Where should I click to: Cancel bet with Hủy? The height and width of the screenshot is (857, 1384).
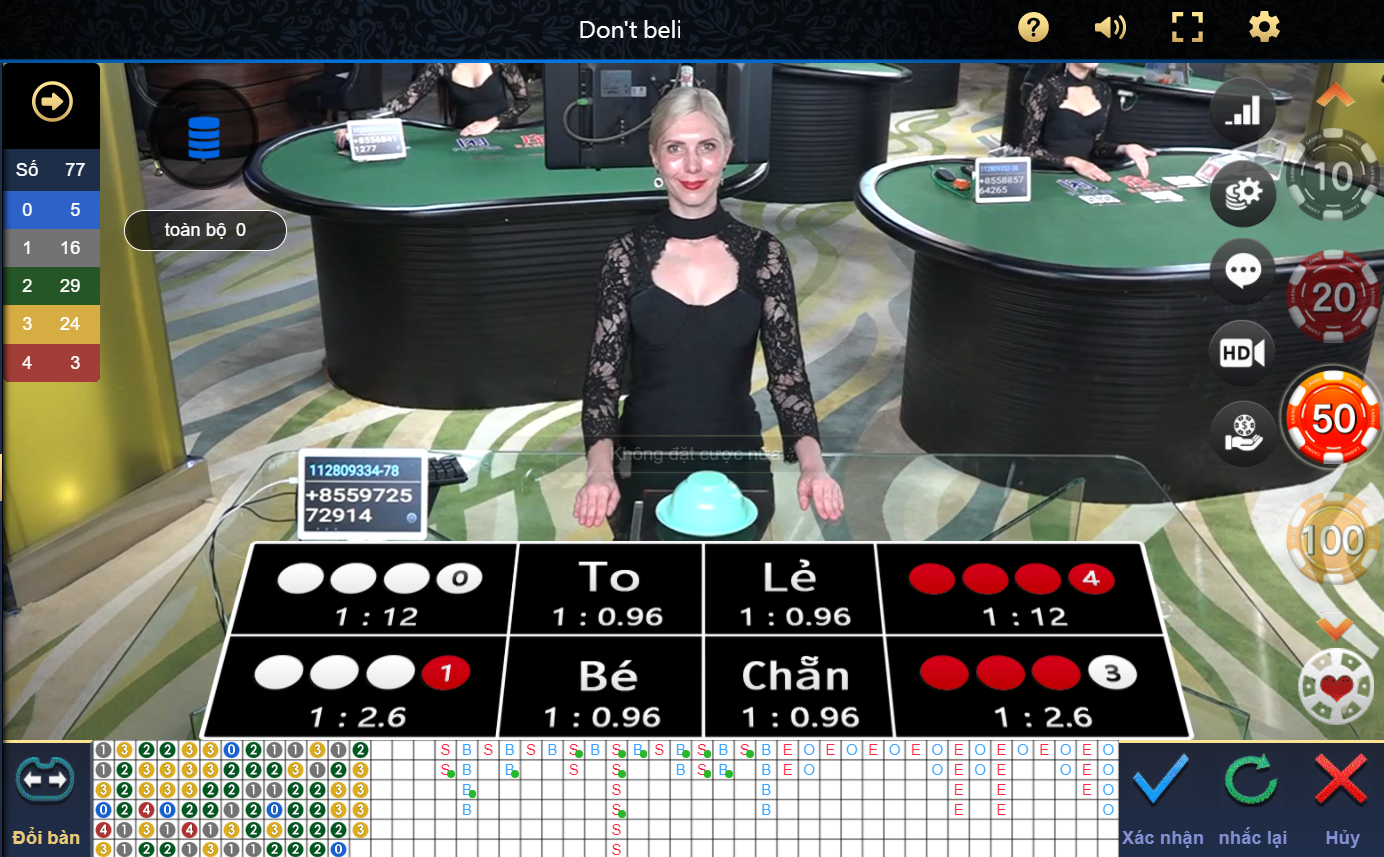(1342, 797)
